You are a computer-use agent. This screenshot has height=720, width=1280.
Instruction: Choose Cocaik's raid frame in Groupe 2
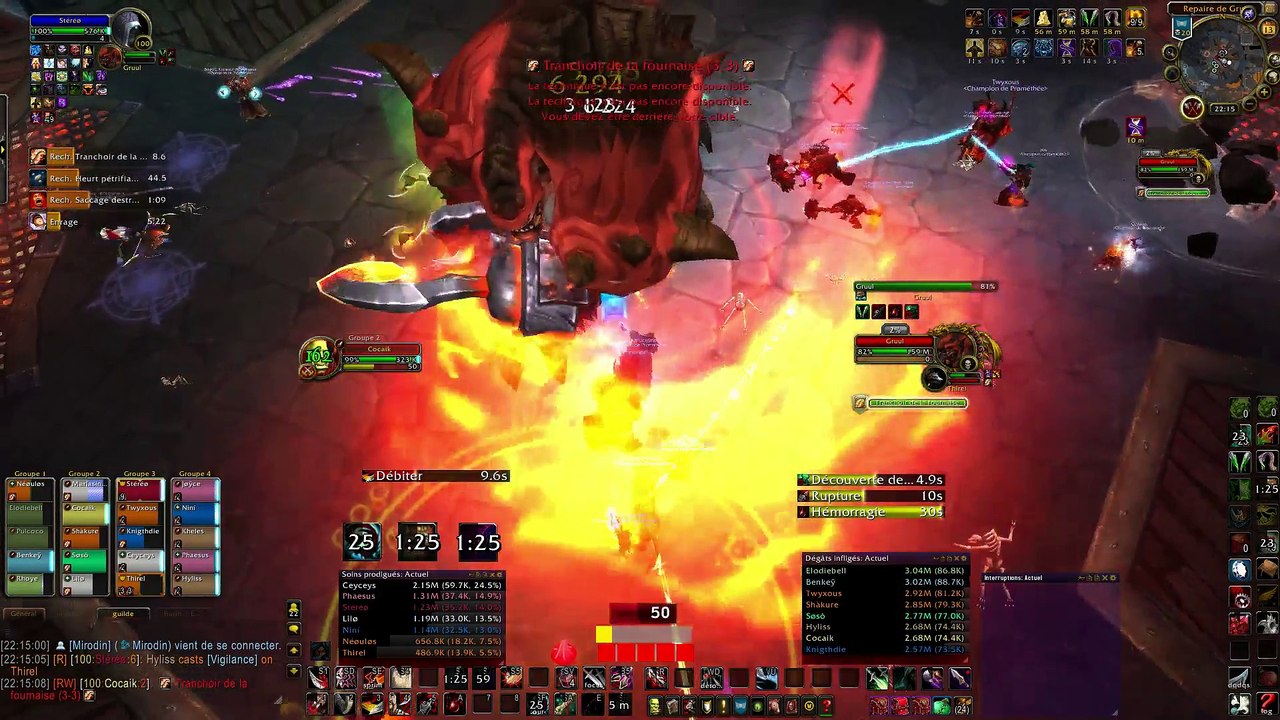[85, 507]
